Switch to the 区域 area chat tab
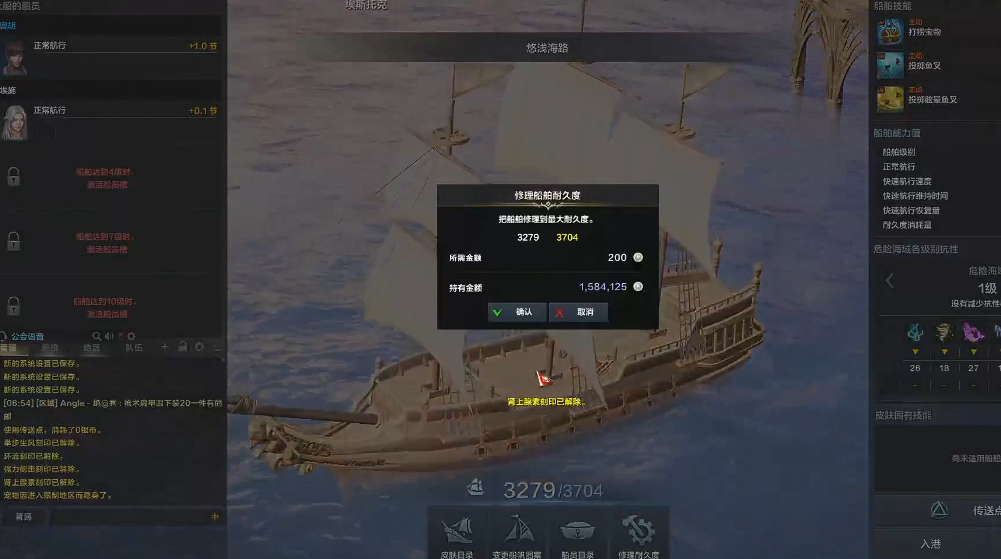The image size is (1001, 559). (92, 348)
